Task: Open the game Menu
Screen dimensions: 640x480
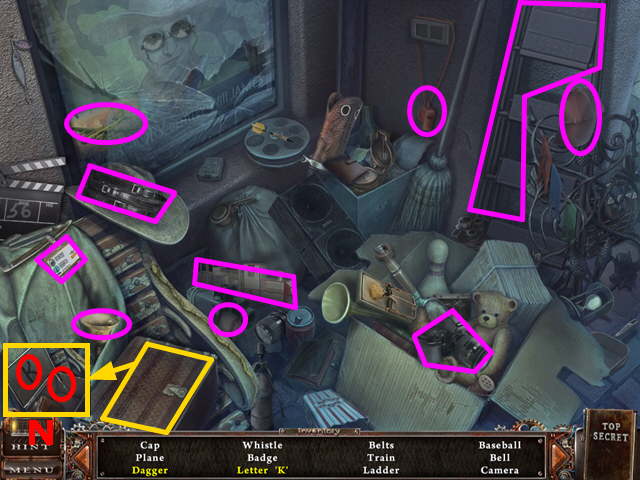Action: 30,467
